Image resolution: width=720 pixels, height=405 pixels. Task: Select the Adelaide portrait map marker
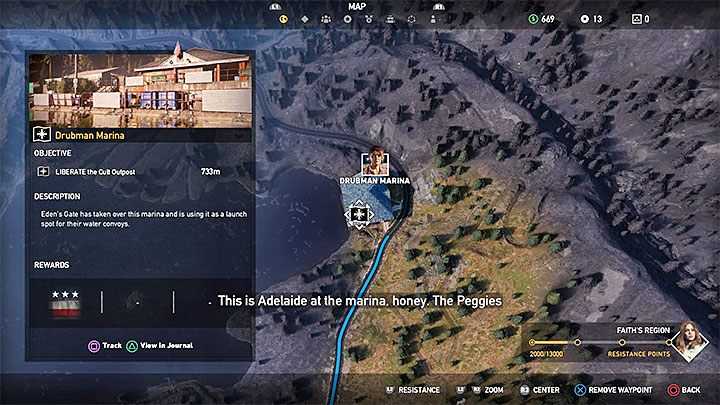coord(375,161)
